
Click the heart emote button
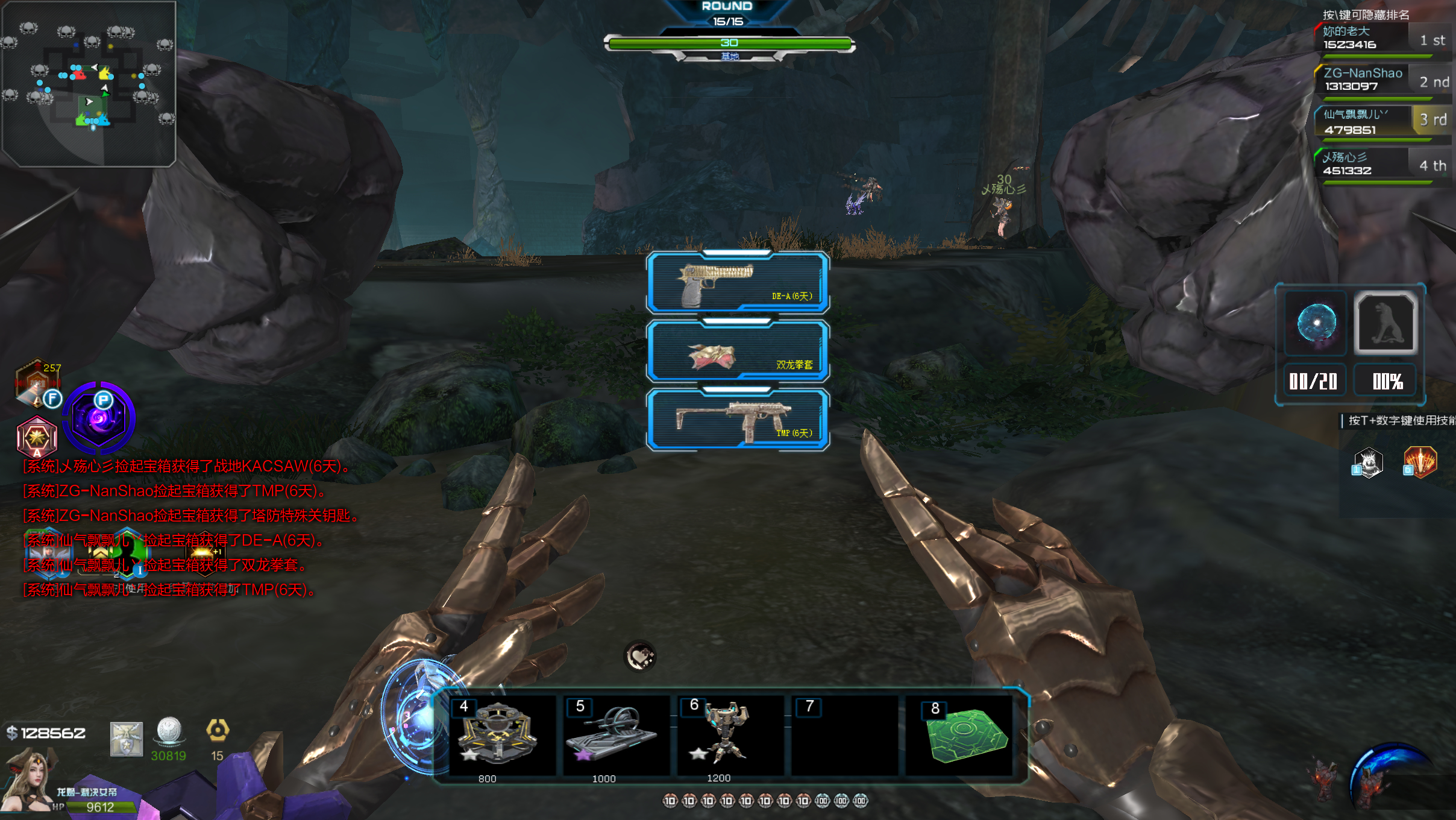click(639, 656)
